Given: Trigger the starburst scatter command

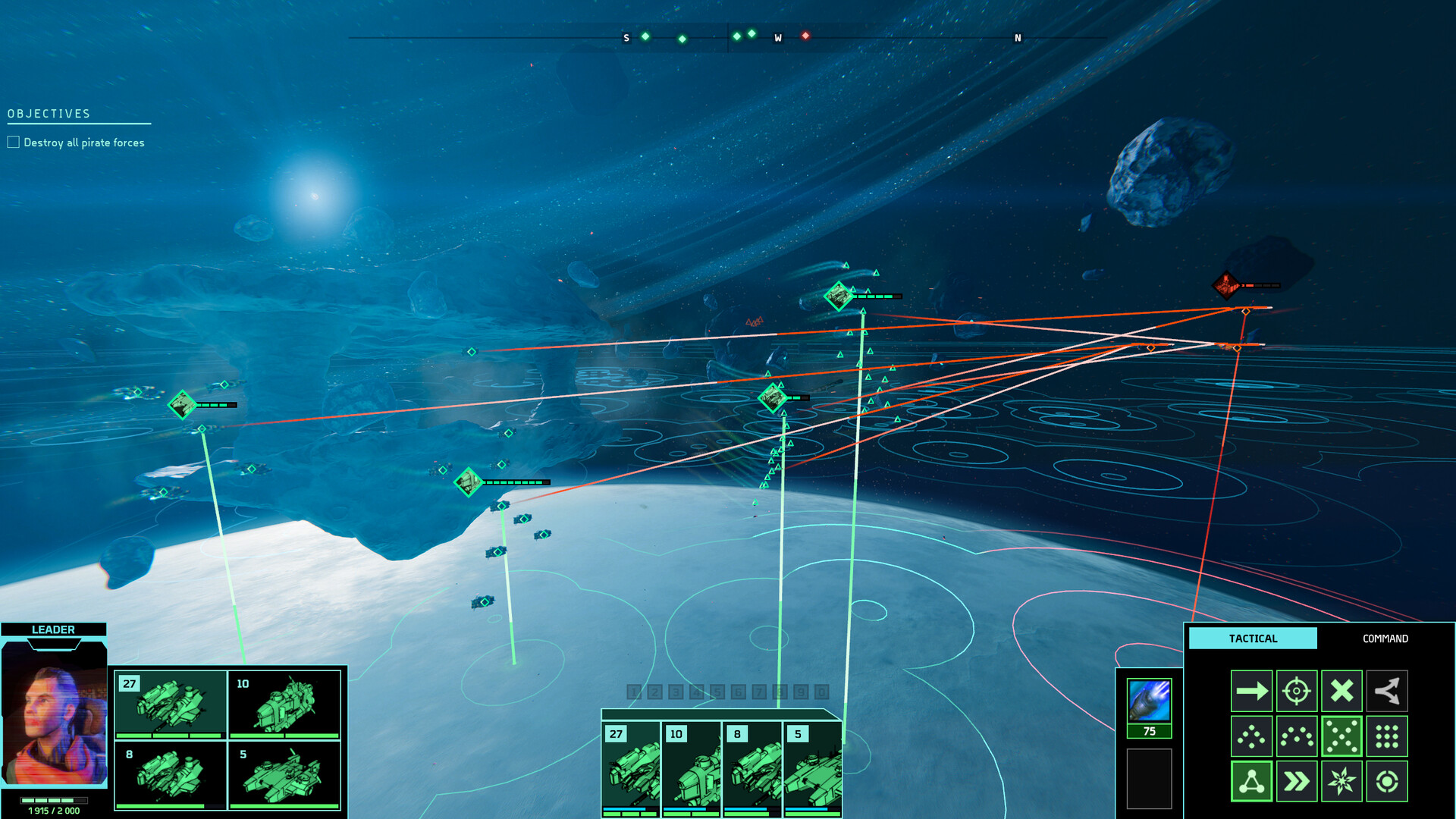Looking at the screenshot, I should pyautogui.click(x=1341, y=781).
